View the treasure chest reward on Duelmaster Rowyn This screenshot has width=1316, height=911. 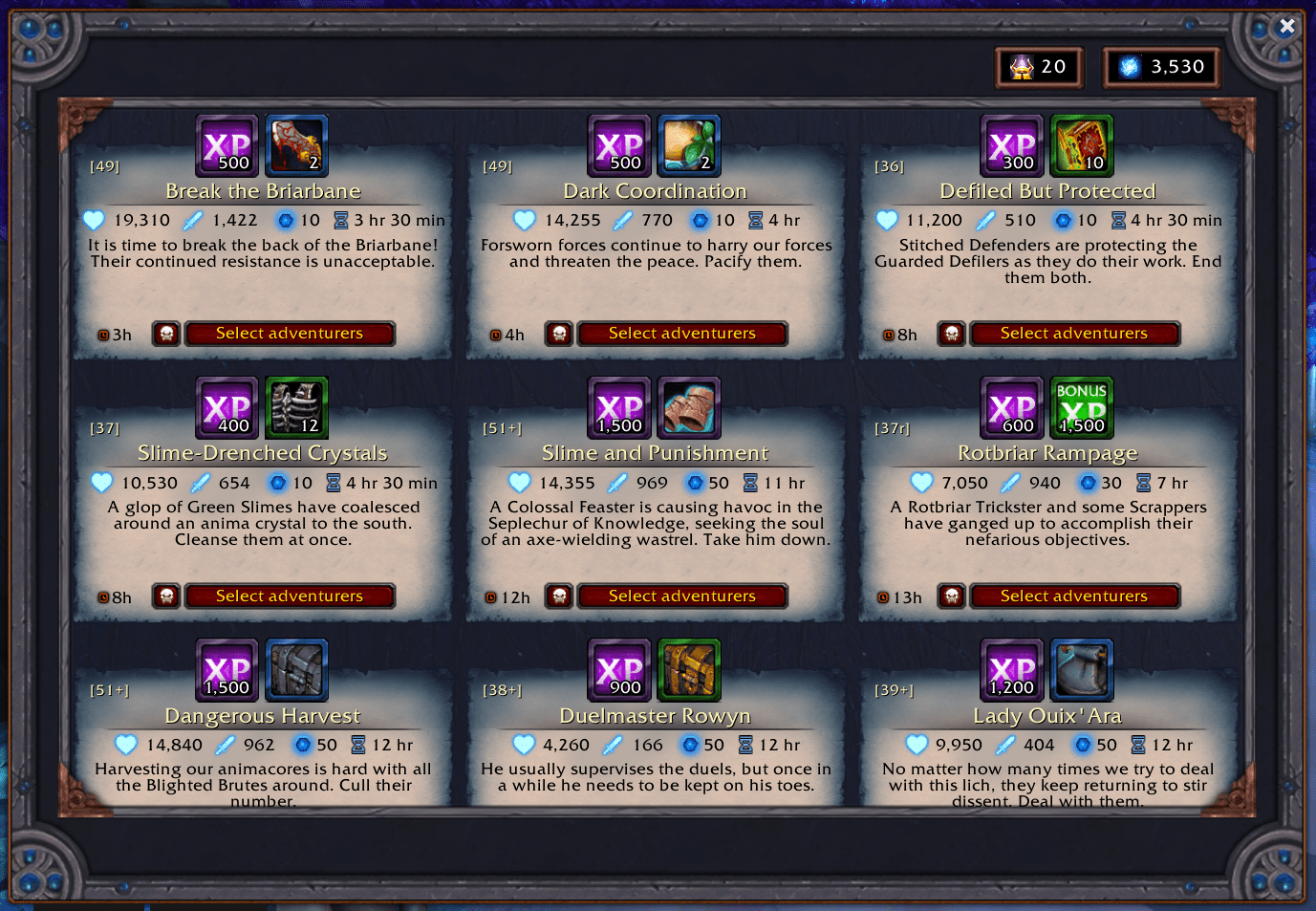click(x=689, y=669)
